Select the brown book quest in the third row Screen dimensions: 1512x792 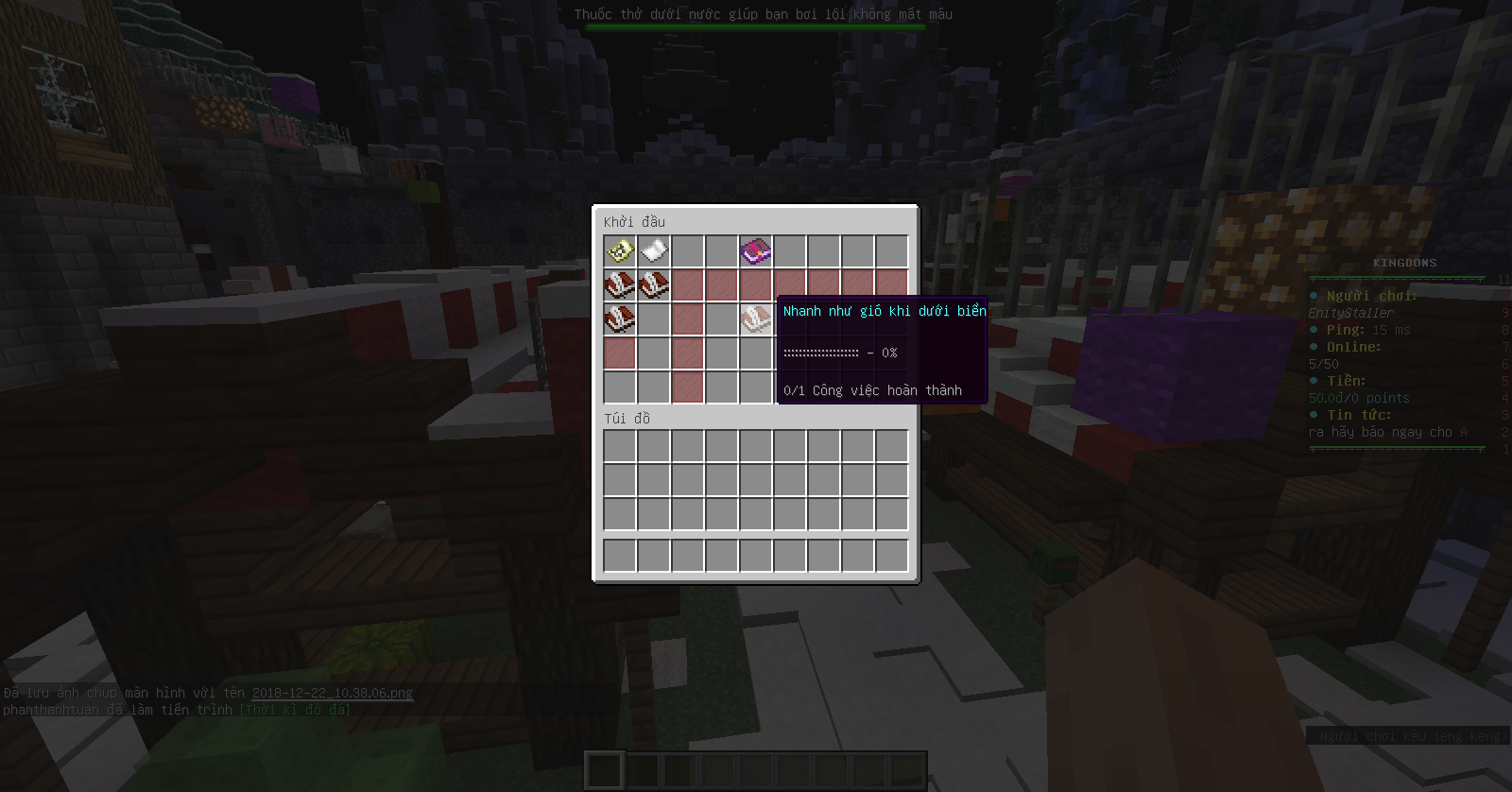click(619, 319)
